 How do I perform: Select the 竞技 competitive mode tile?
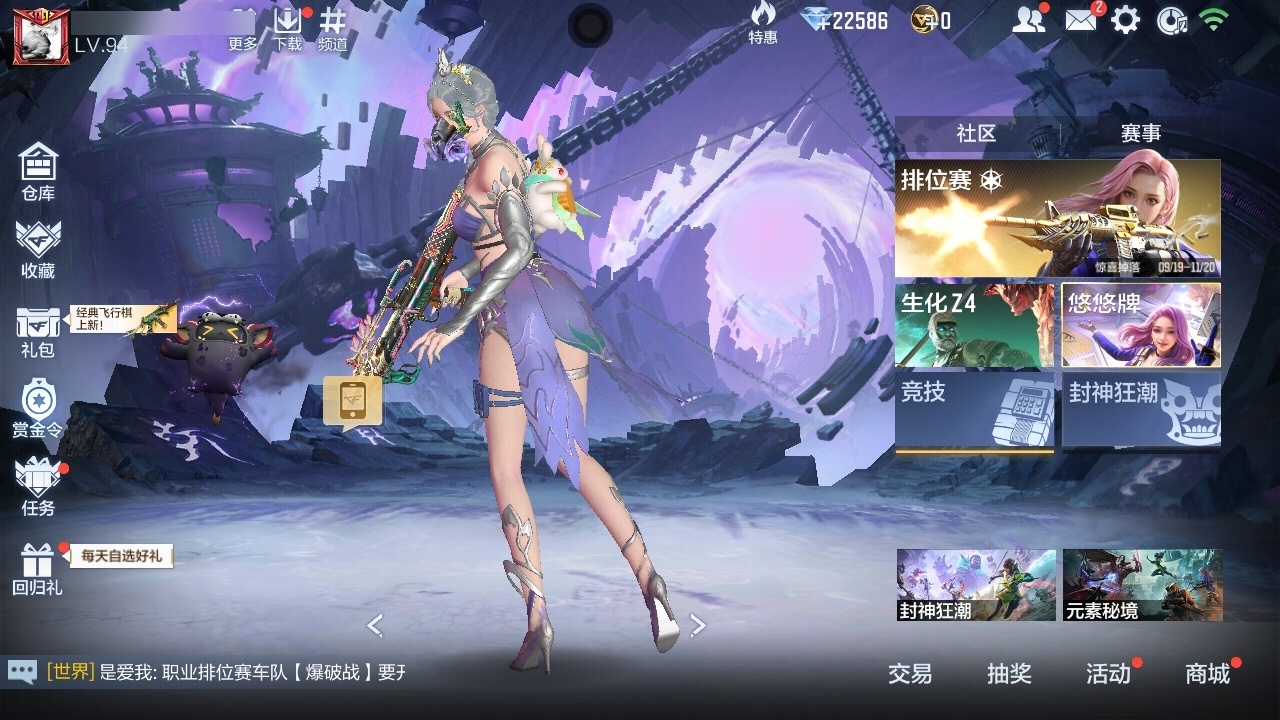point(974,410)
